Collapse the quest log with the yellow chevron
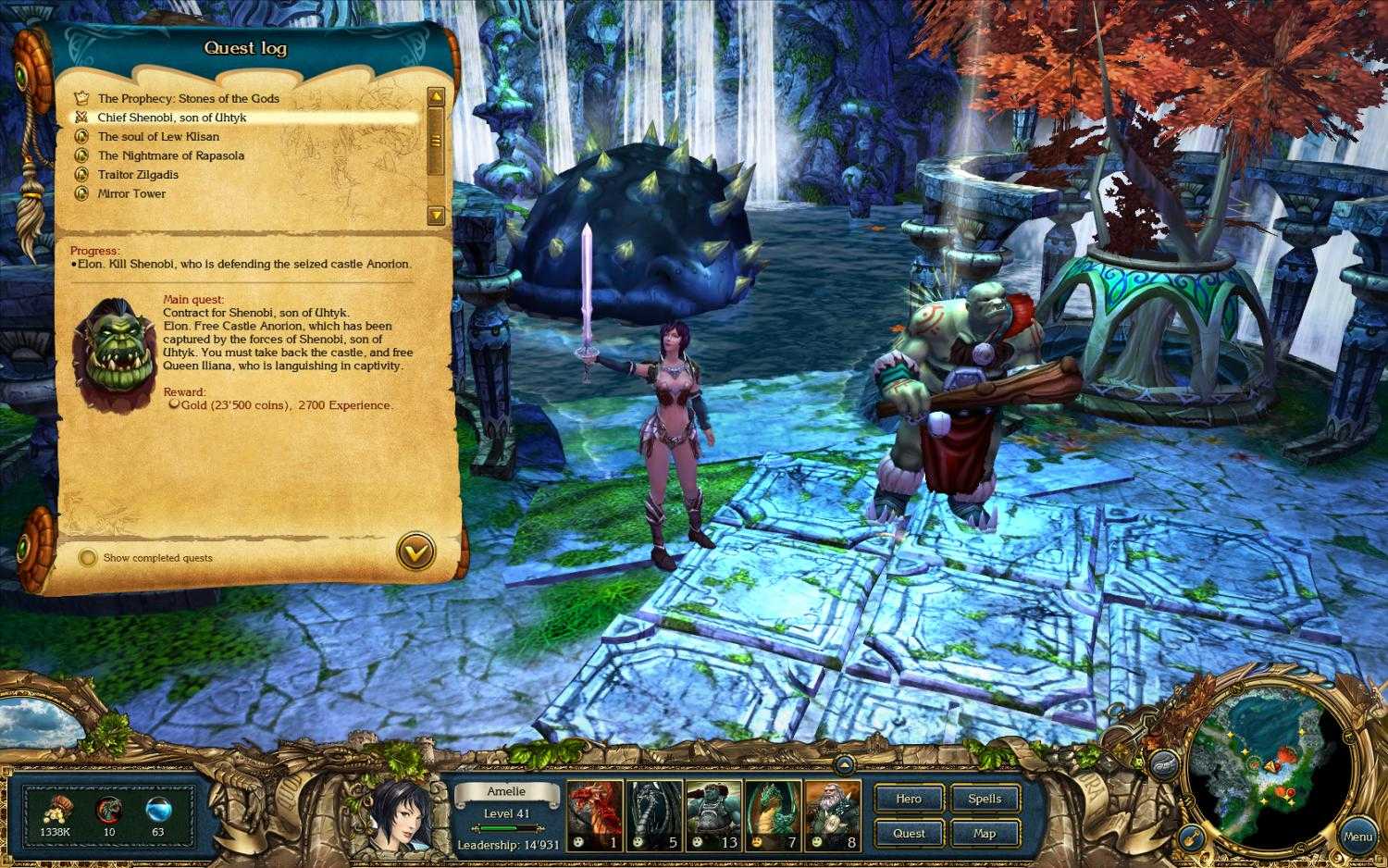 point(415,550)
